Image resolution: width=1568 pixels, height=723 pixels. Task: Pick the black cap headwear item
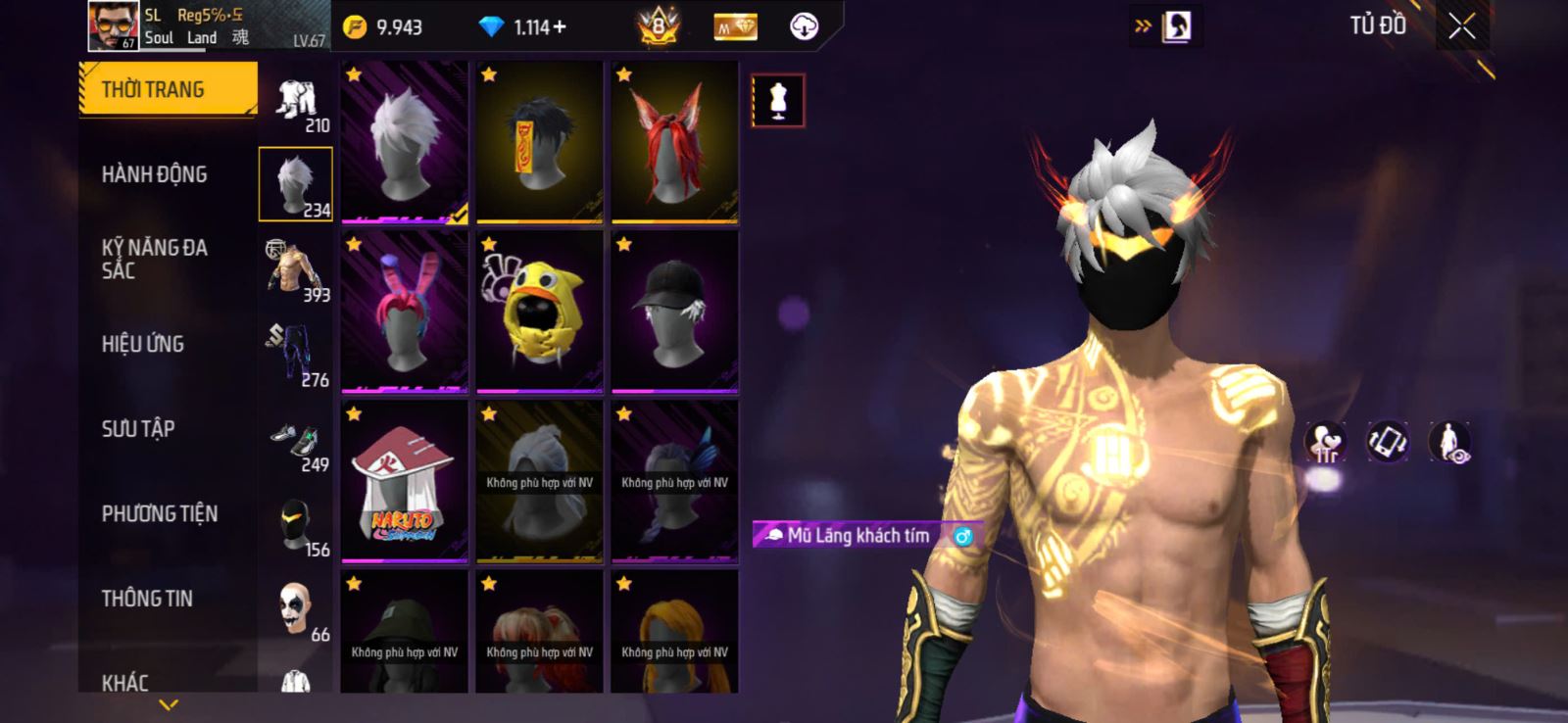(x=674, y=312)
